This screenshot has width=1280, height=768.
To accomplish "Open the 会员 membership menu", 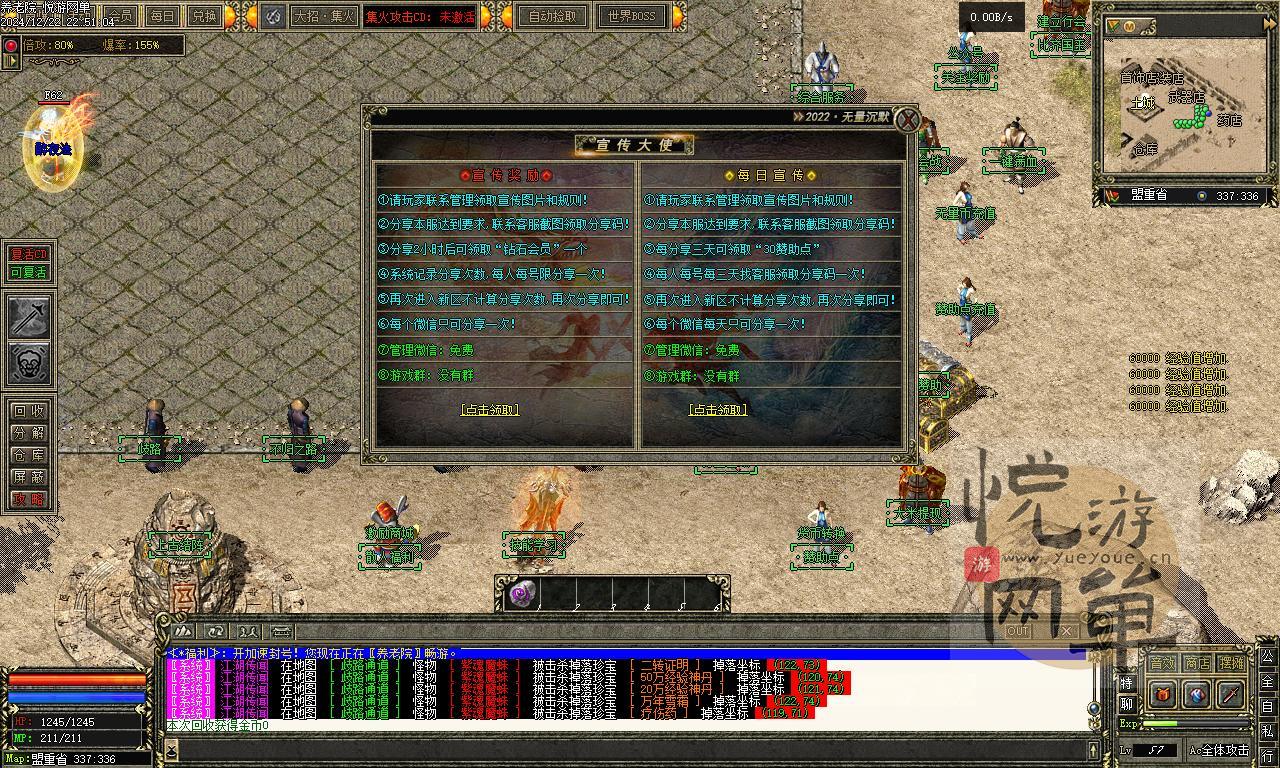I will click(120, 16).
